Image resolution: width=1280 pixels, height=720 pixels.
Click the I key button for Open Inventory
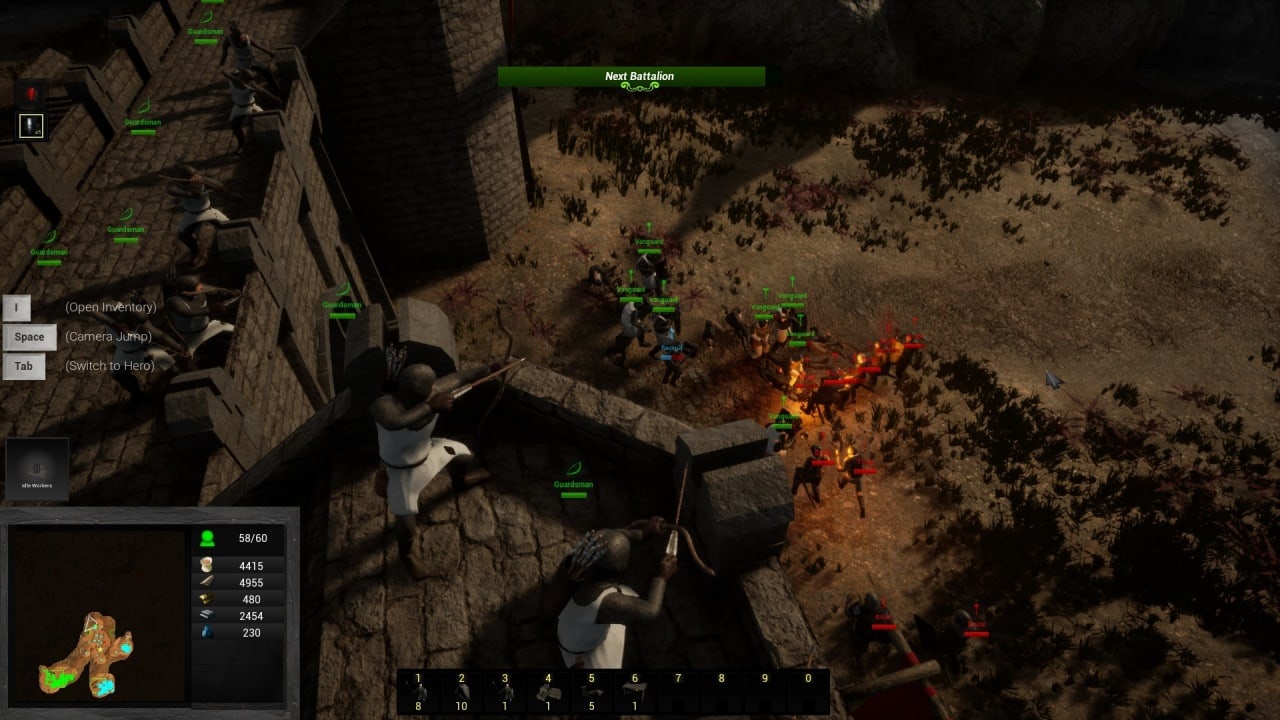(x=17, y=307)
